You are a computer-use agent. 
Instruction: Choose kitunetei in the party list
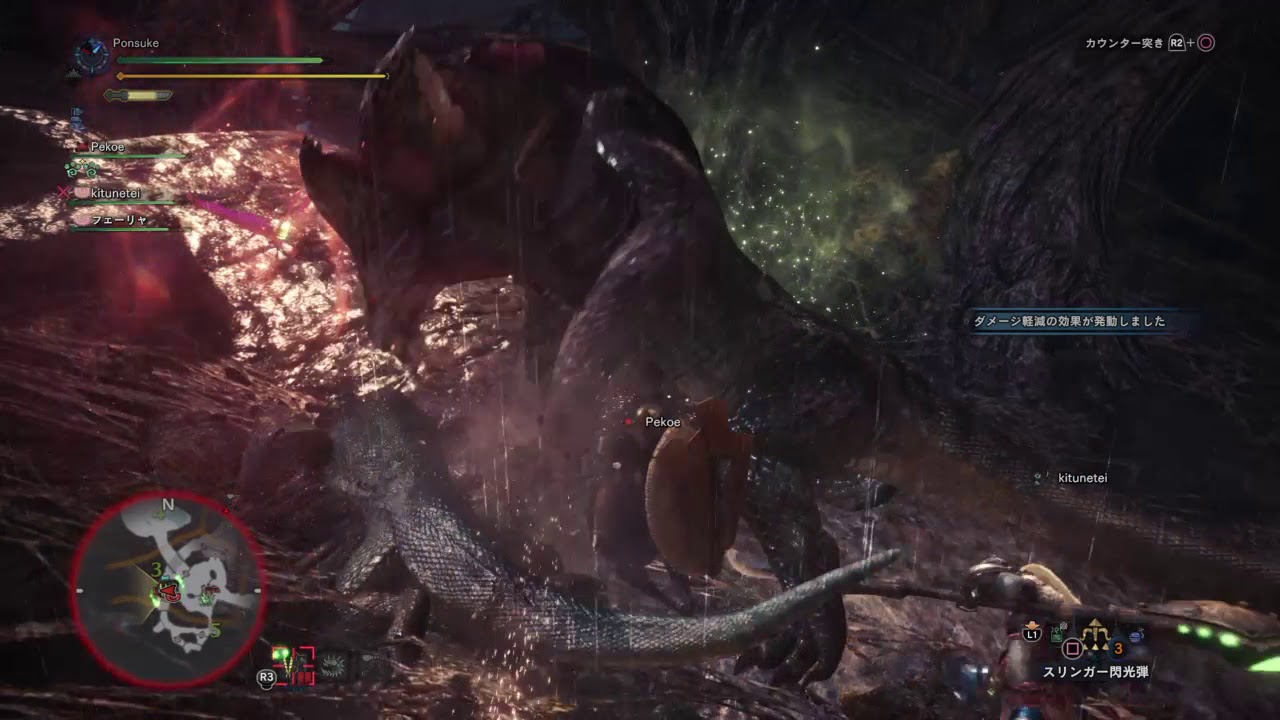pyautogui.click(x=119, y=192)
